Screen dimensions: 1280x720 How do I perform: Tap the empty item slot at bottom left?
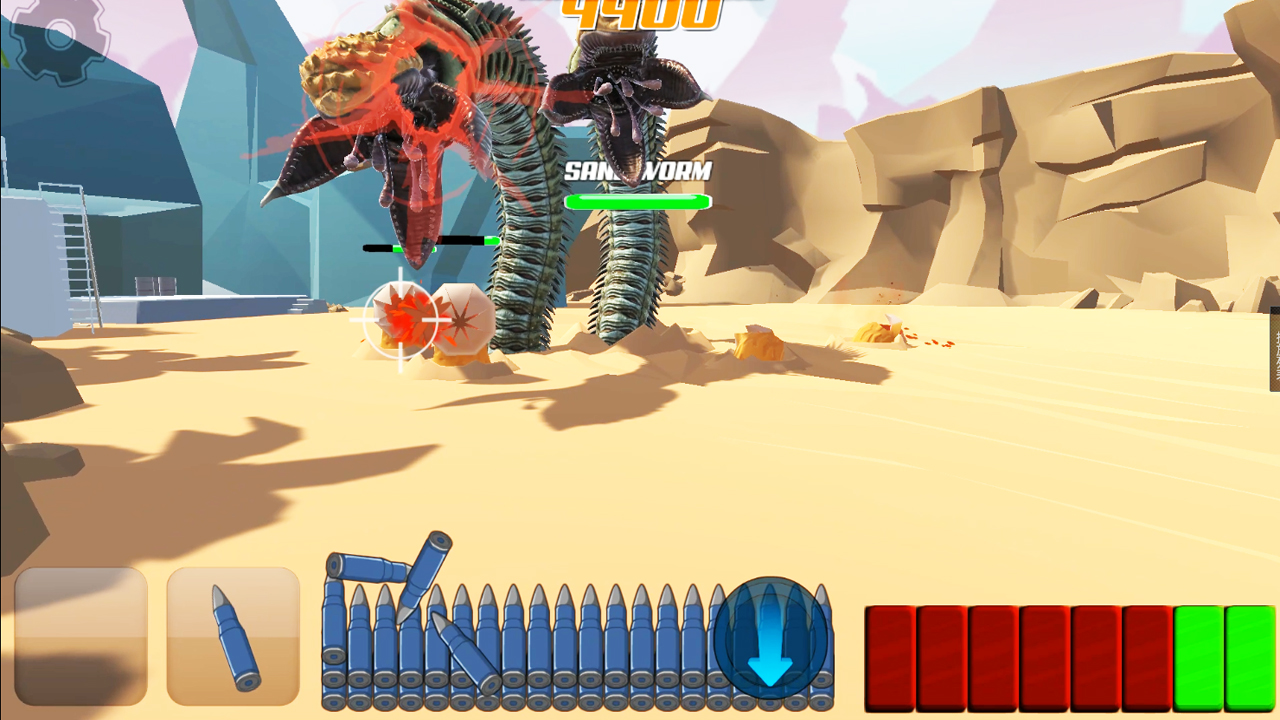pos(81,634)
